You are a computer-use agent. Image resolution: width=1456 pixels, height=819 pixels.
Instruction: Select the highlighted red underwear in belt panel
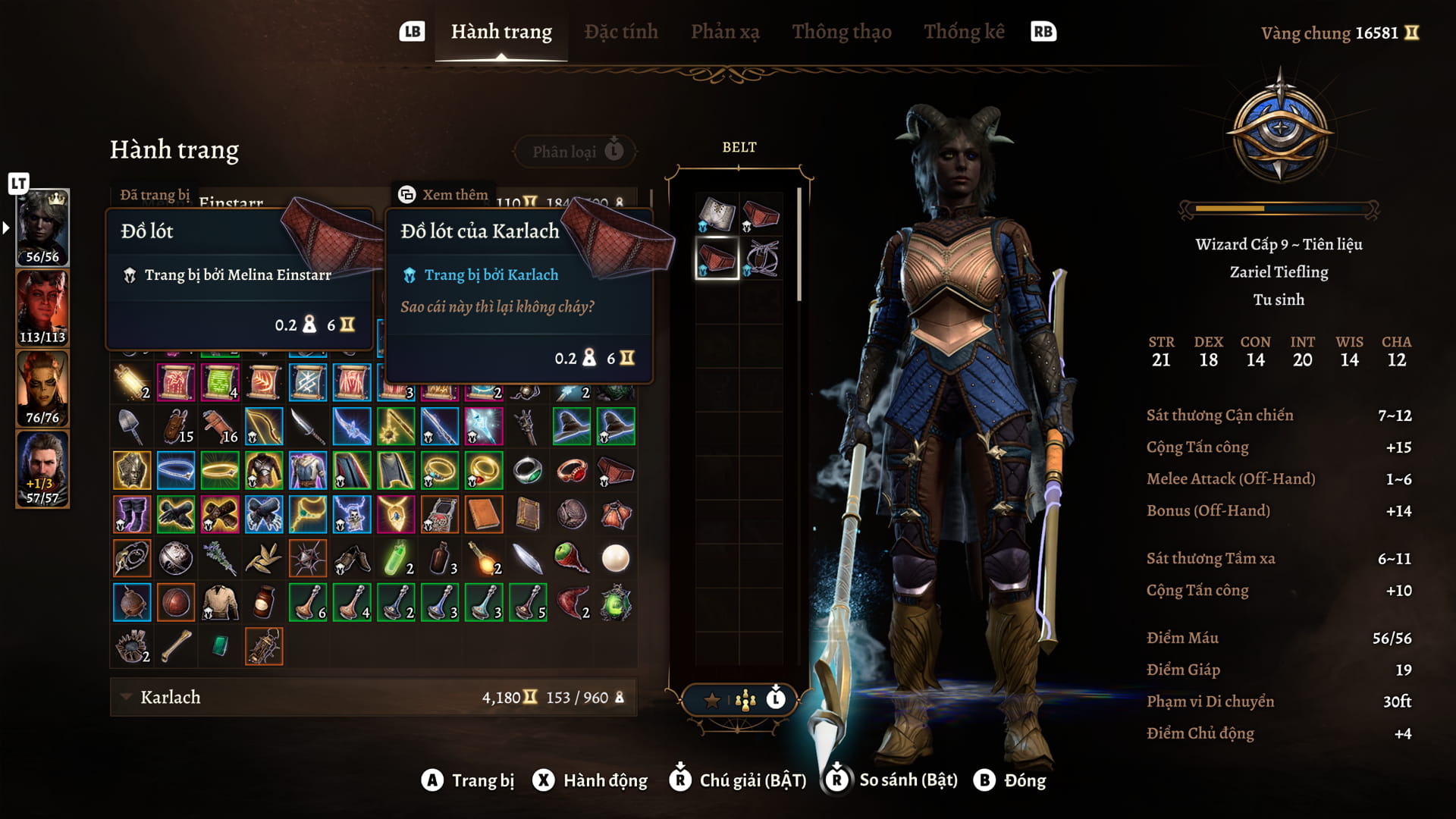(x=717, y=258)
